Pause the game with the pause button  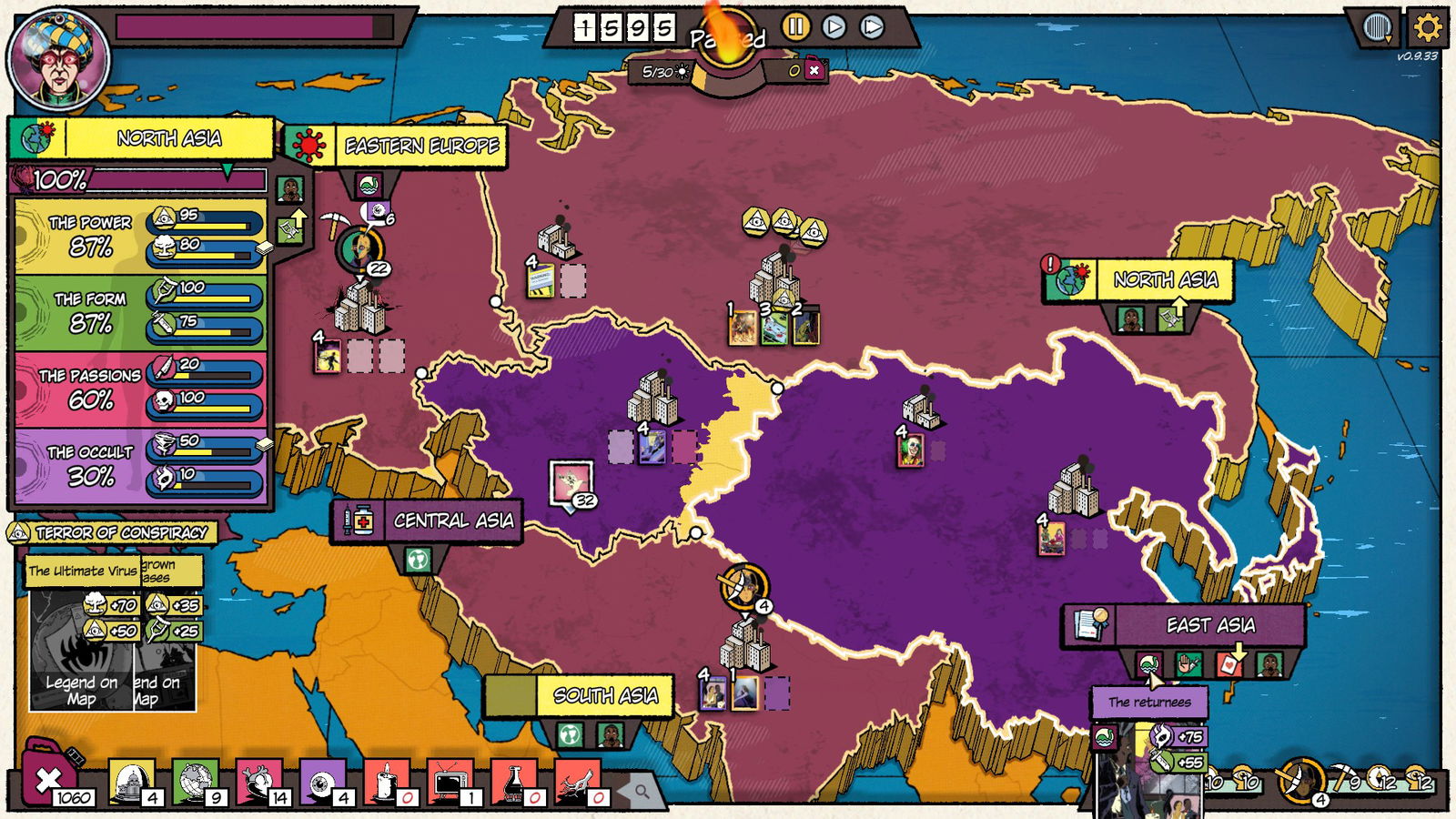(796, 28)
